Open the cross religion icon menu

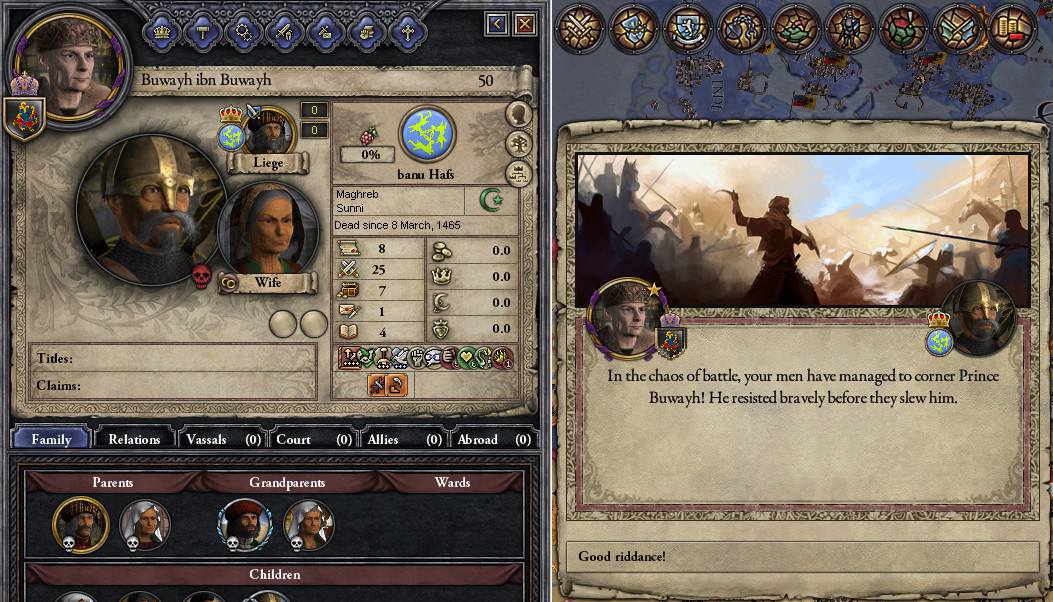(407, 31)
